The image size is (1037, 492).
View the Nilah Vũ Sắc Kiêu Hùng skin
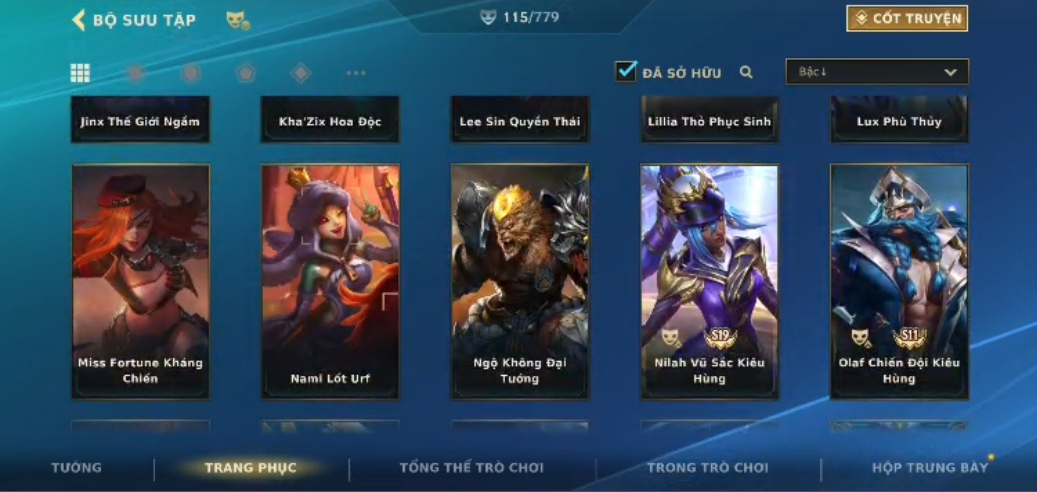tap(709, 282)
